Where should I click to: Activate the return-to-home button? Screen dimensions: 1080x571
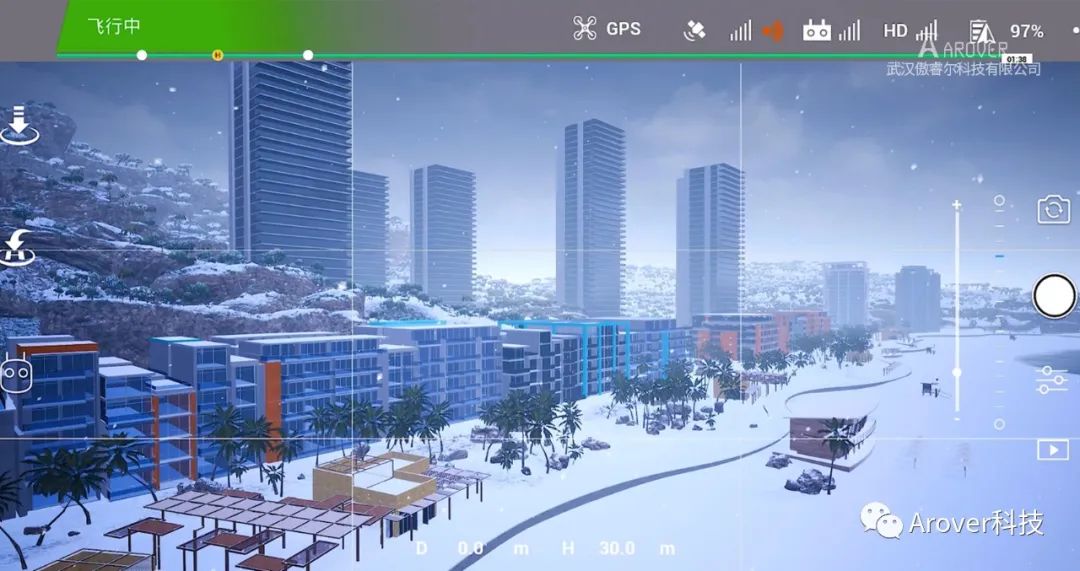17,247
